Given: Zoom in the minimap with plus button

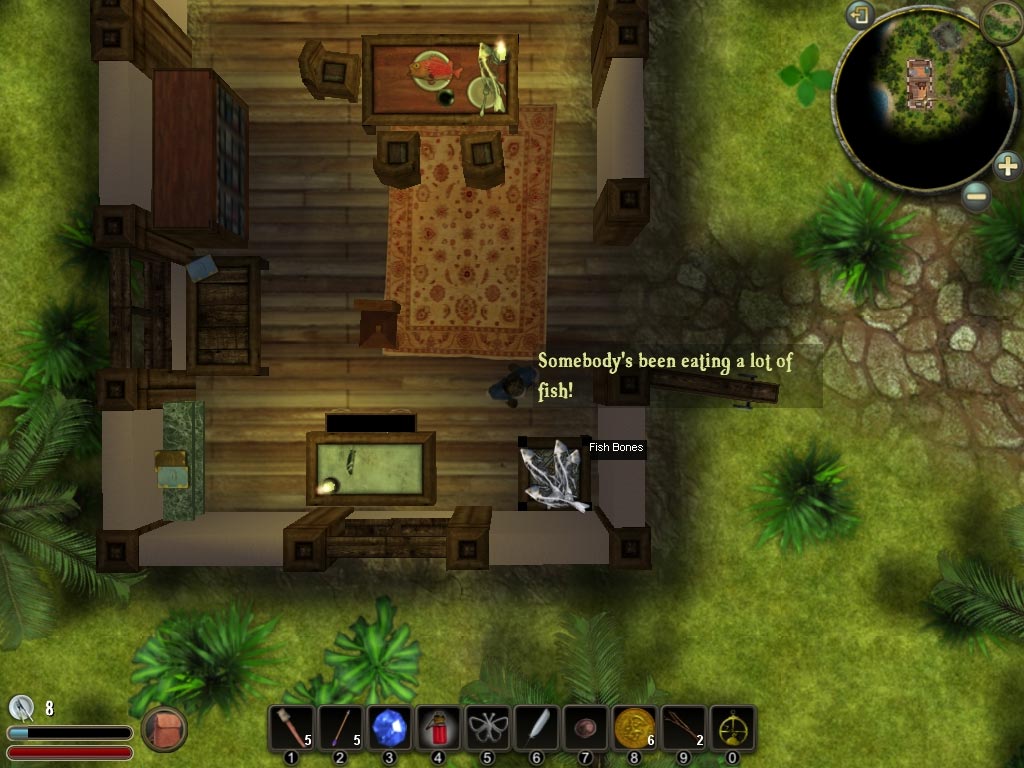Looking at the screenshot, I should [1007, 165].
